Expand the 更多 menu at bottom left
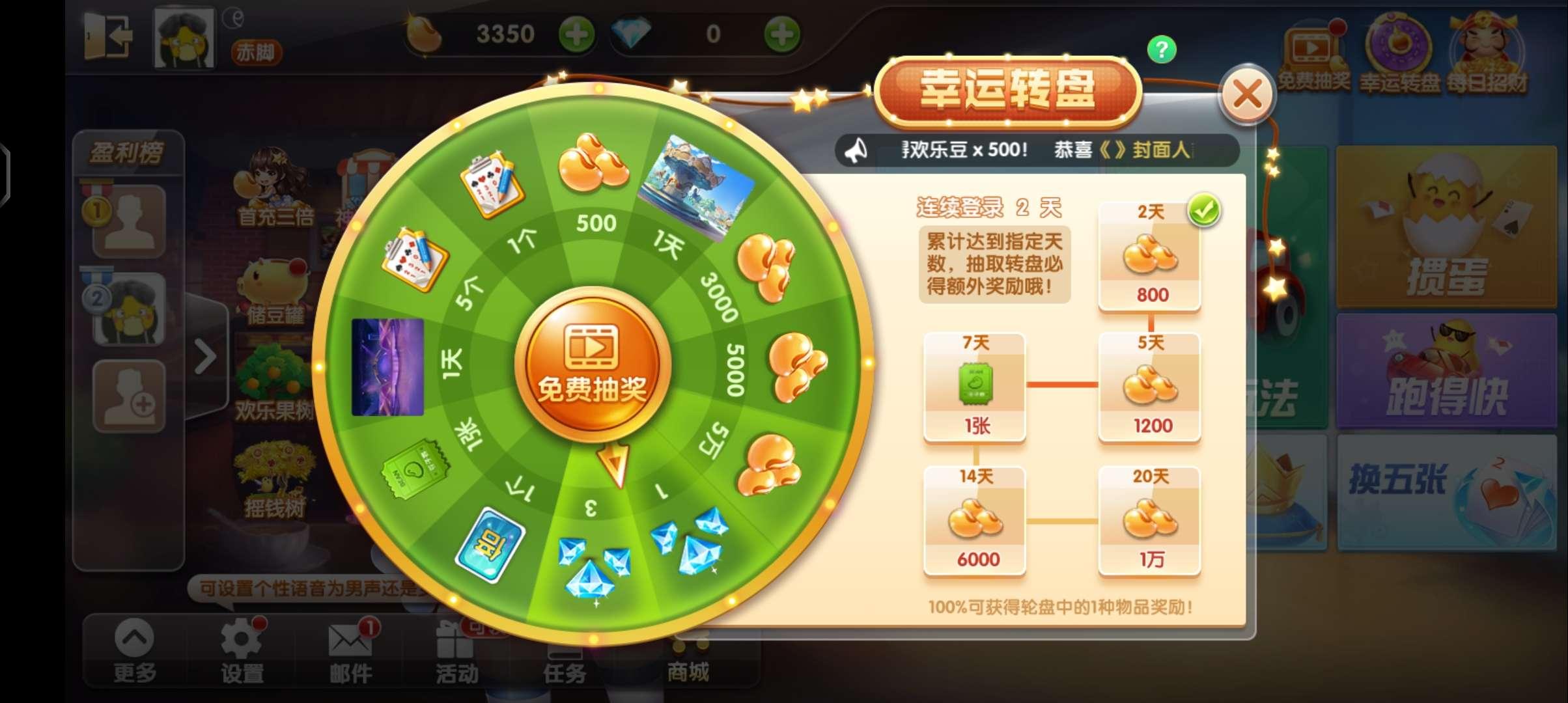Screen dimensions: 1568x703 pos(133,651)
